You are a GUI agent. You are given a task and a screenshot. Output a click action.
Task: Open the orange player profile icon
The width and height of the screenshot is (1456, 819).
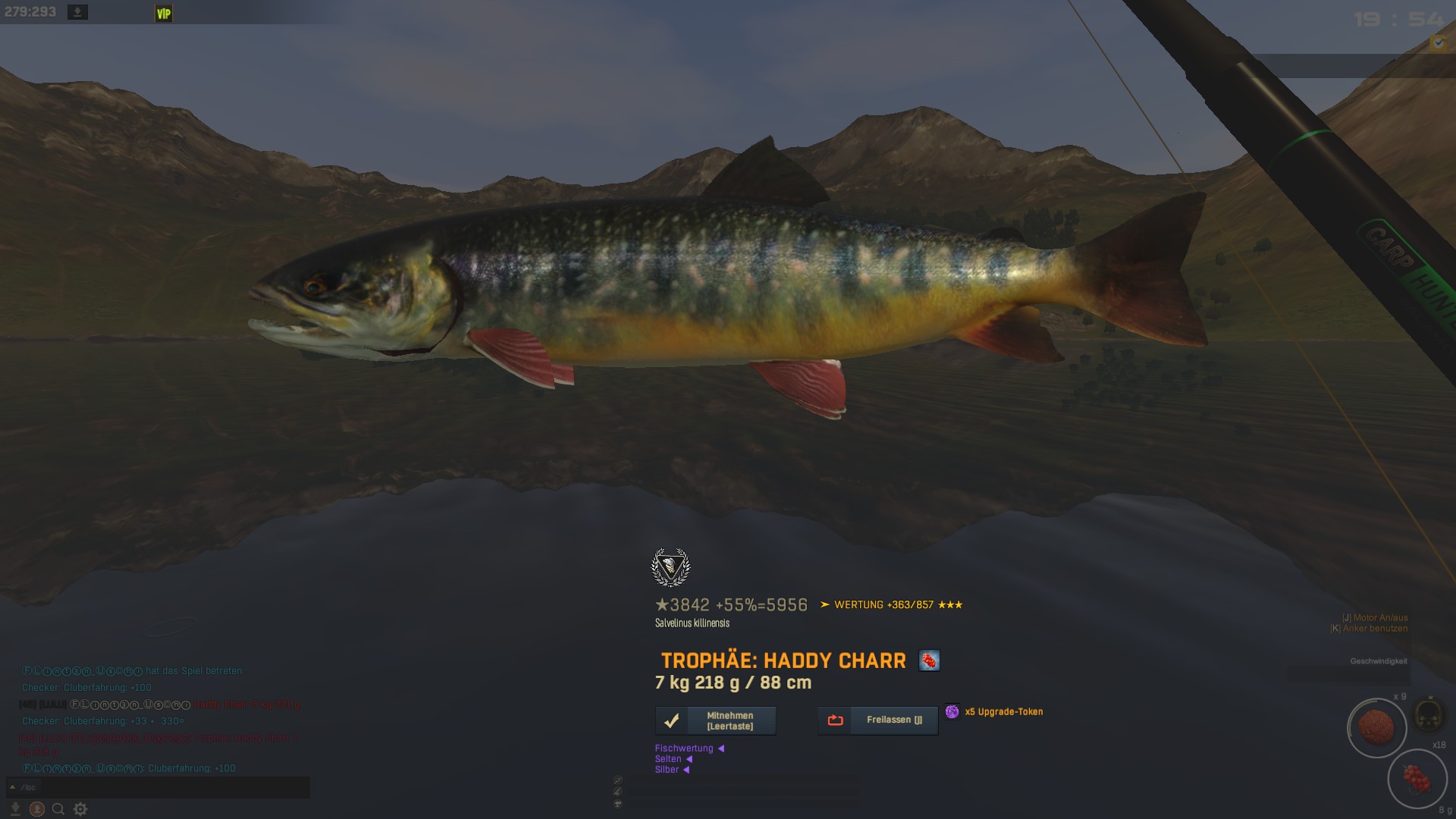point(36,809)
